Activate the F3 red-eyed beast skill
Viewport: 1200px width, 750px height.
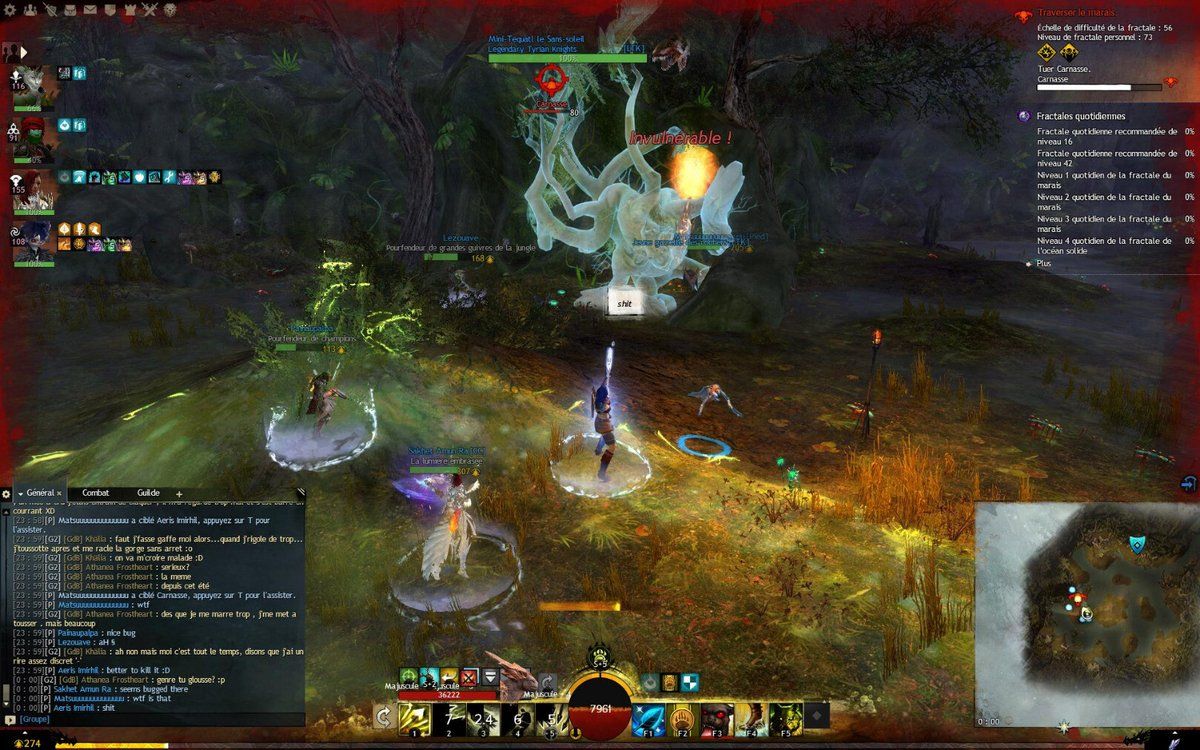[x=716, y=717]
